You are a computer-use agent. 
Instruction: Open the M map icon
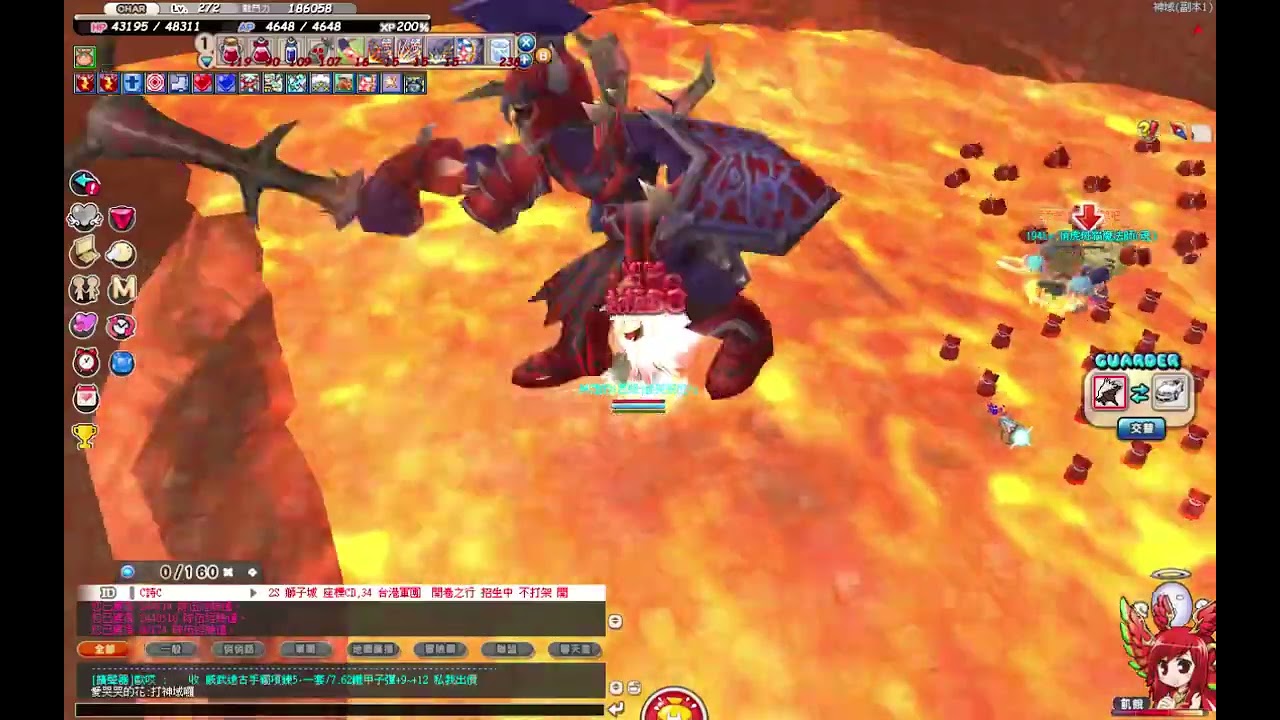(x=122, y=289)
